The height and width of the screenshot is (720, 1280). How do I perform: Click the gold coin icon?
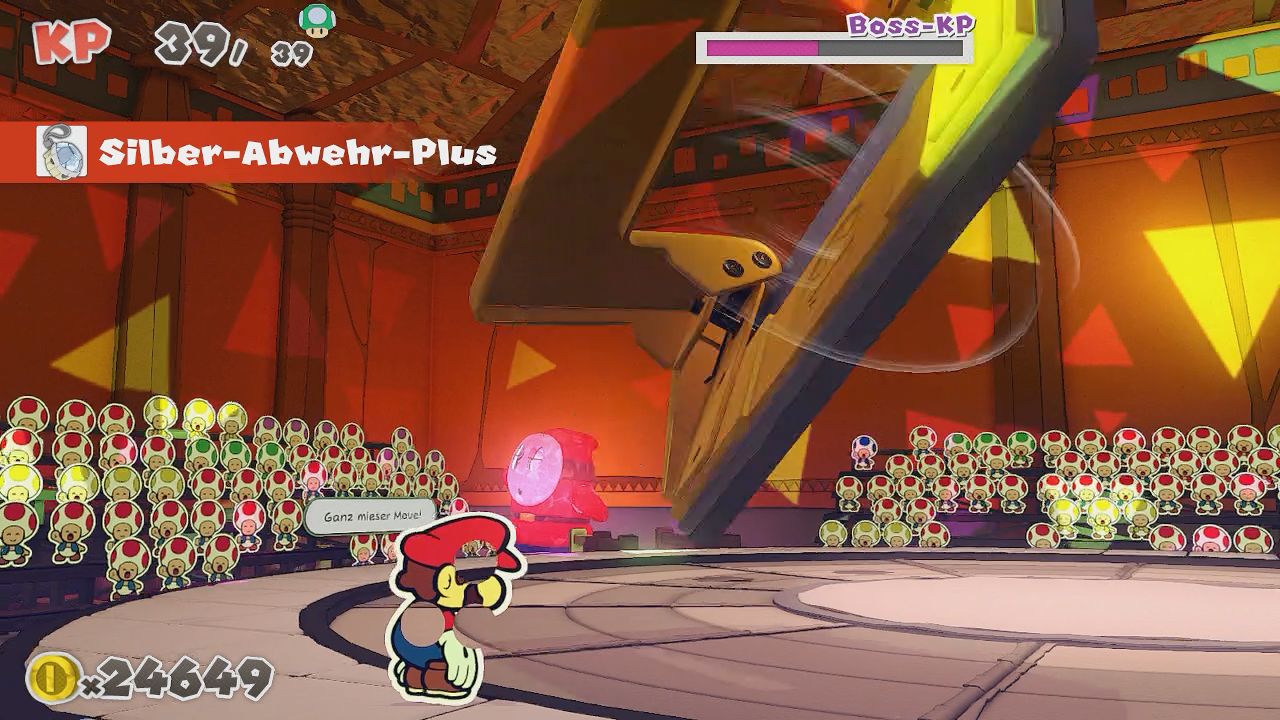click(x=53, y=678)
